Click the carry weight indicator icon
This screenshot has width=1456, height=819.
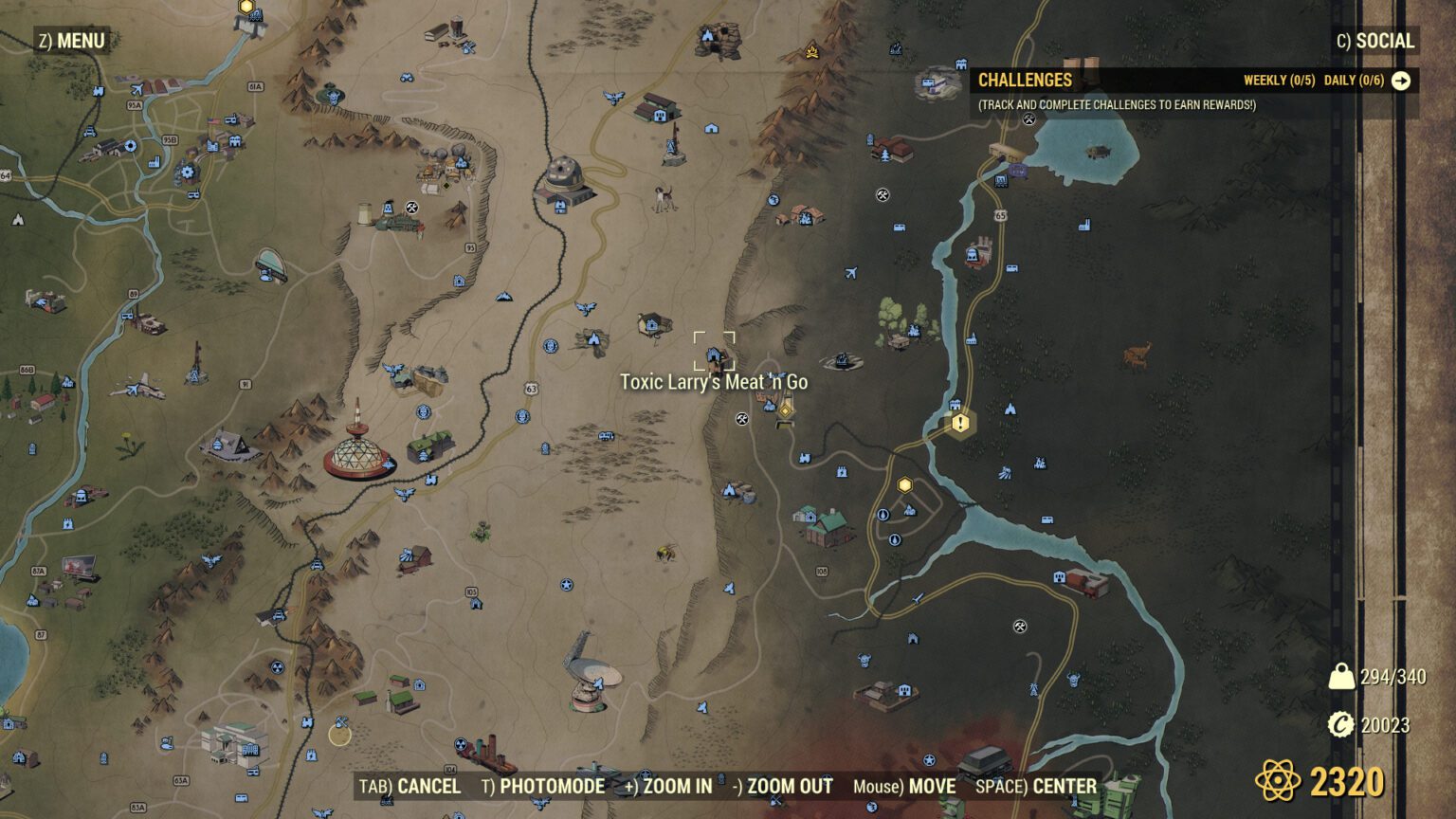(x=1340, y=676)
